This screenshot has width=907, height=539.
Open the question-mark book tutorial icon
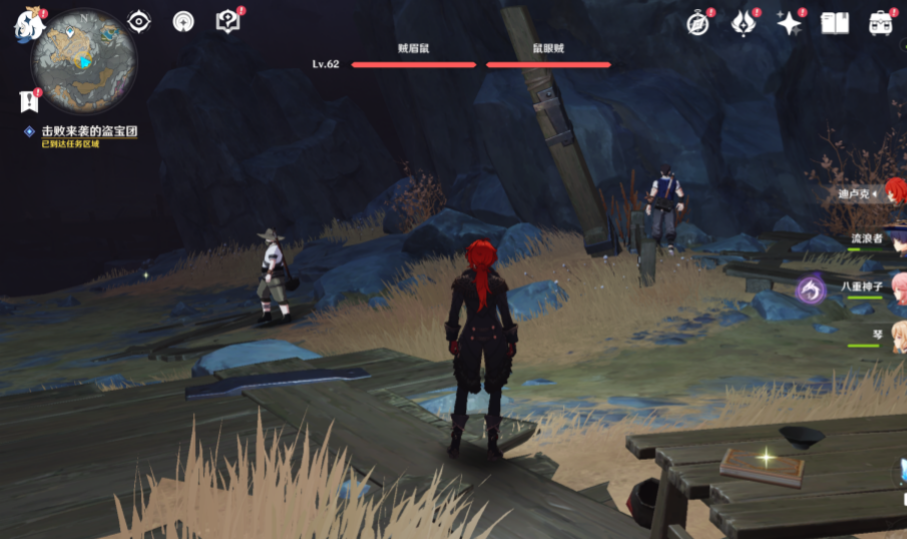pyautogui.click(x=228, y=22)
